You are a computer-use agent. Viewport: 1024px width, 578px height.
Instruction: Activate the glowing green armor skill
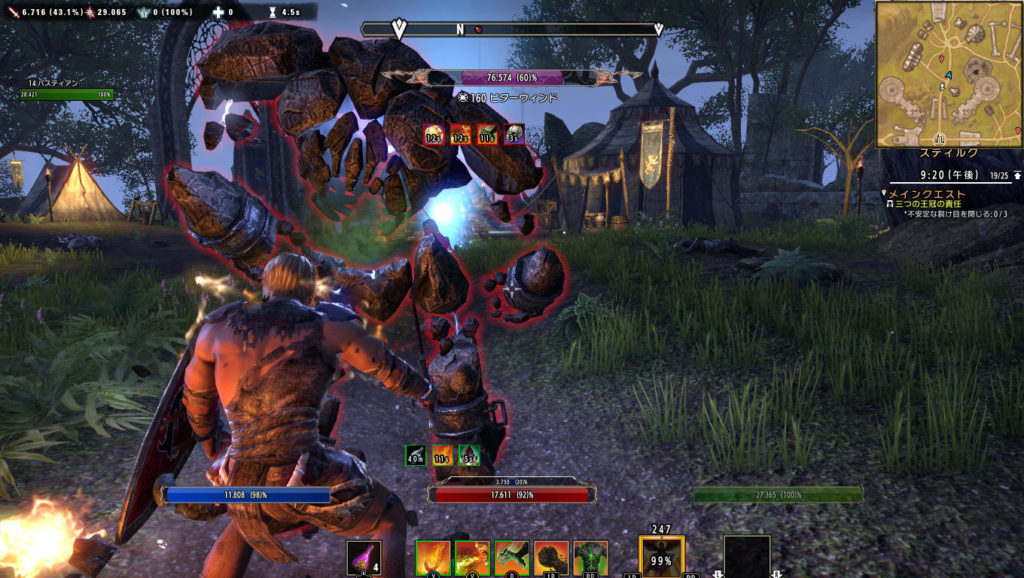click(x=590, y=558)
